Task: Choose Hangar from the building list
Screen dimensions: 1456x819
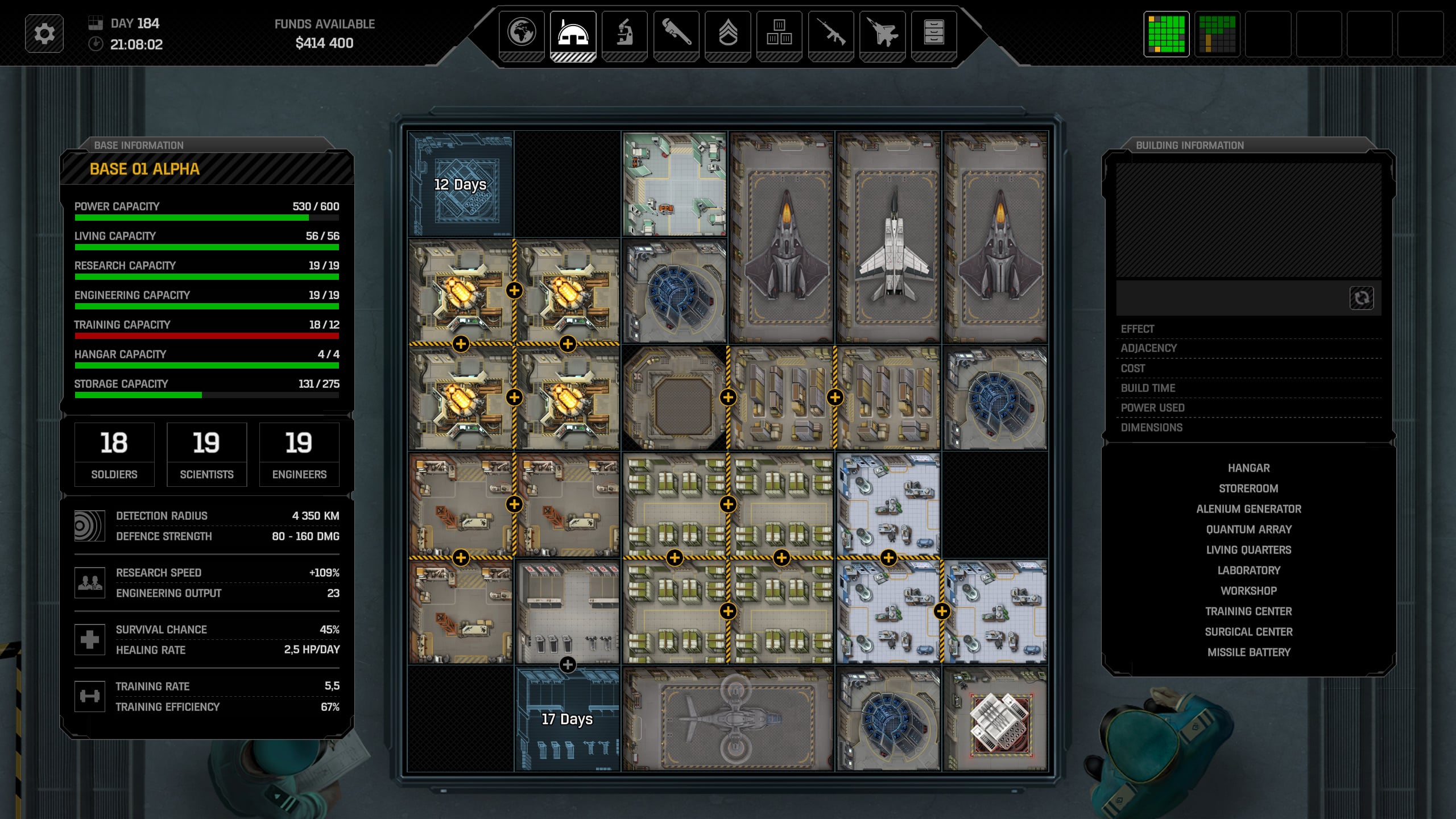Action: coord(1248,468)
